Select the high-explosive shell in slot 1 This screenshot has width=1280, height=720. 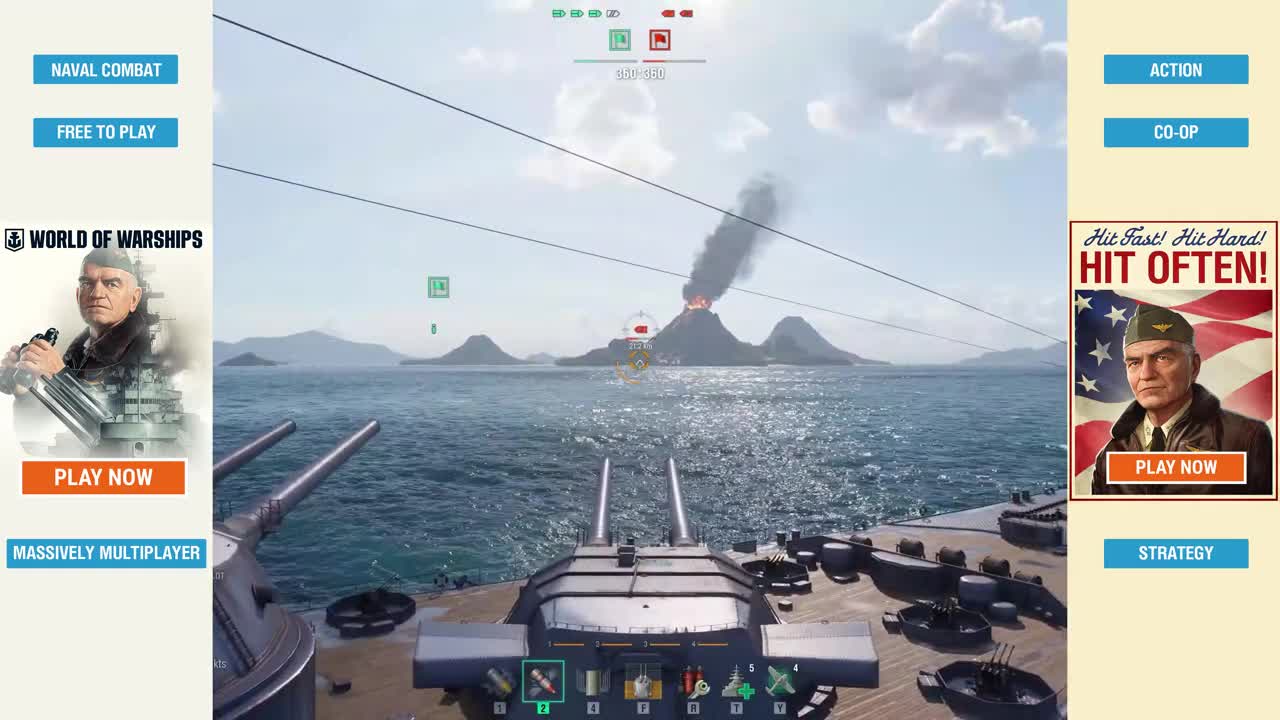pyautogui.click(x=499, y=682)
